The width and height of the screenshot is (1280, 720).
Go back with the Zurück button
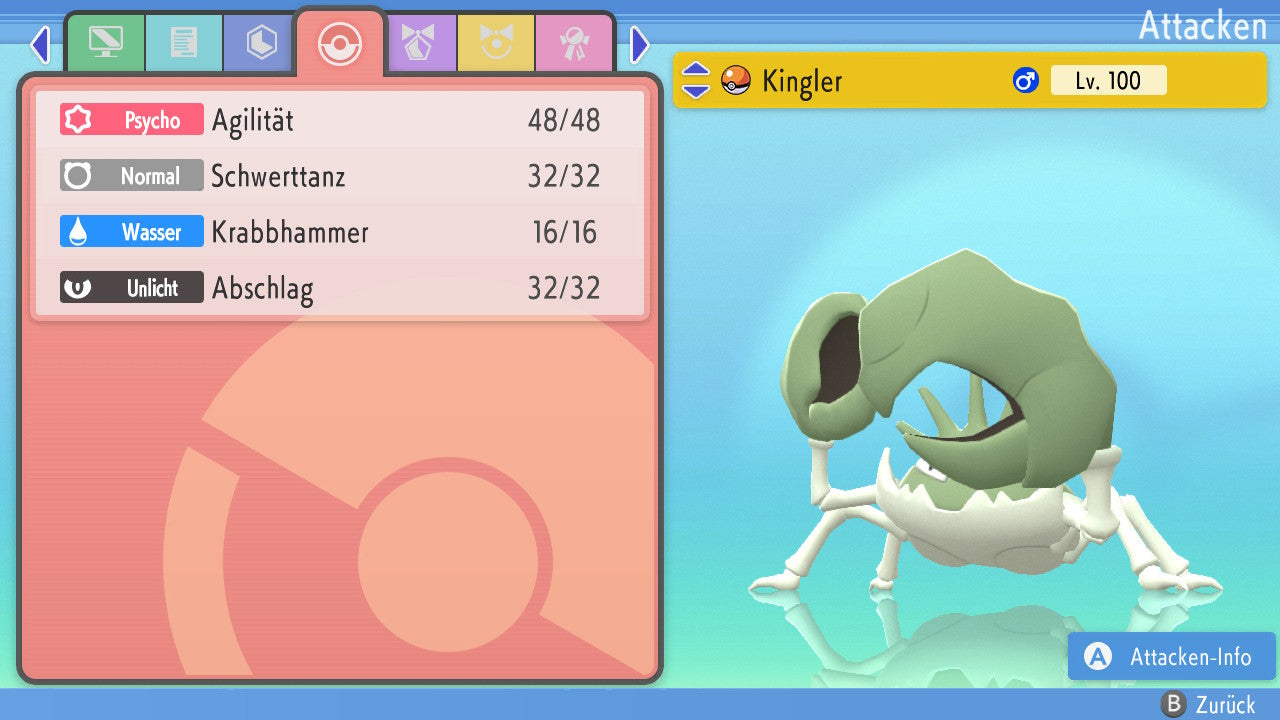pyautogui.click(x=1208, y=704)
